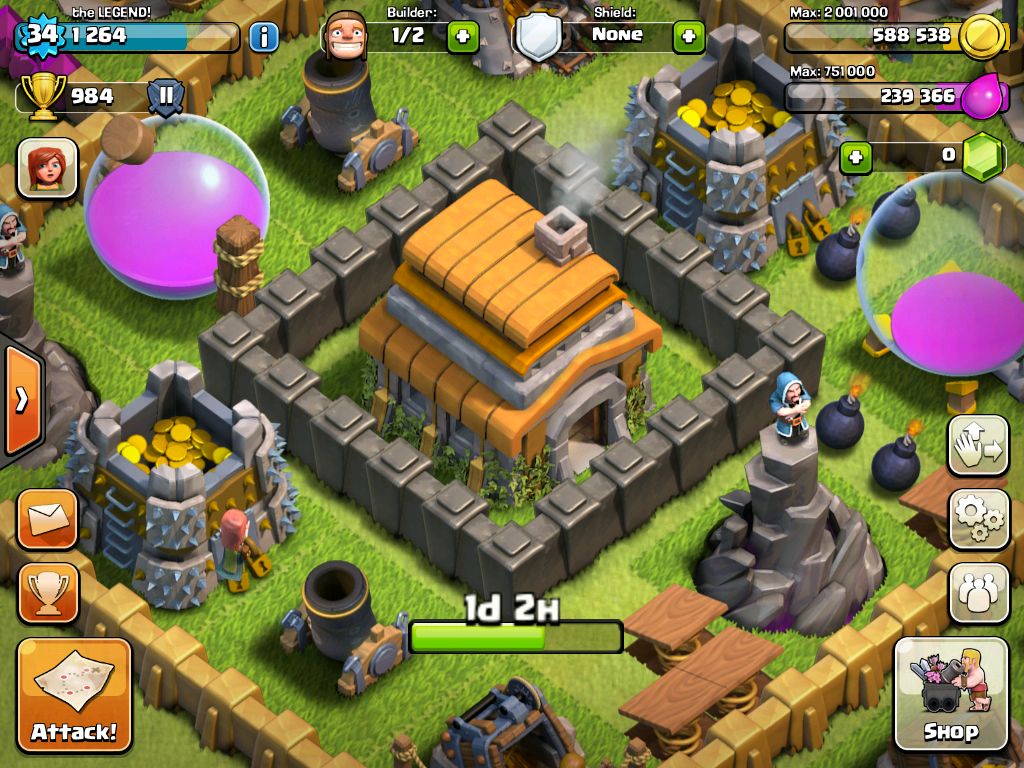This screenshot has height=768, width=1024.
Task: Open the red-haired hero portrait button
Action: pyautogui.click(x=47, y=167)
